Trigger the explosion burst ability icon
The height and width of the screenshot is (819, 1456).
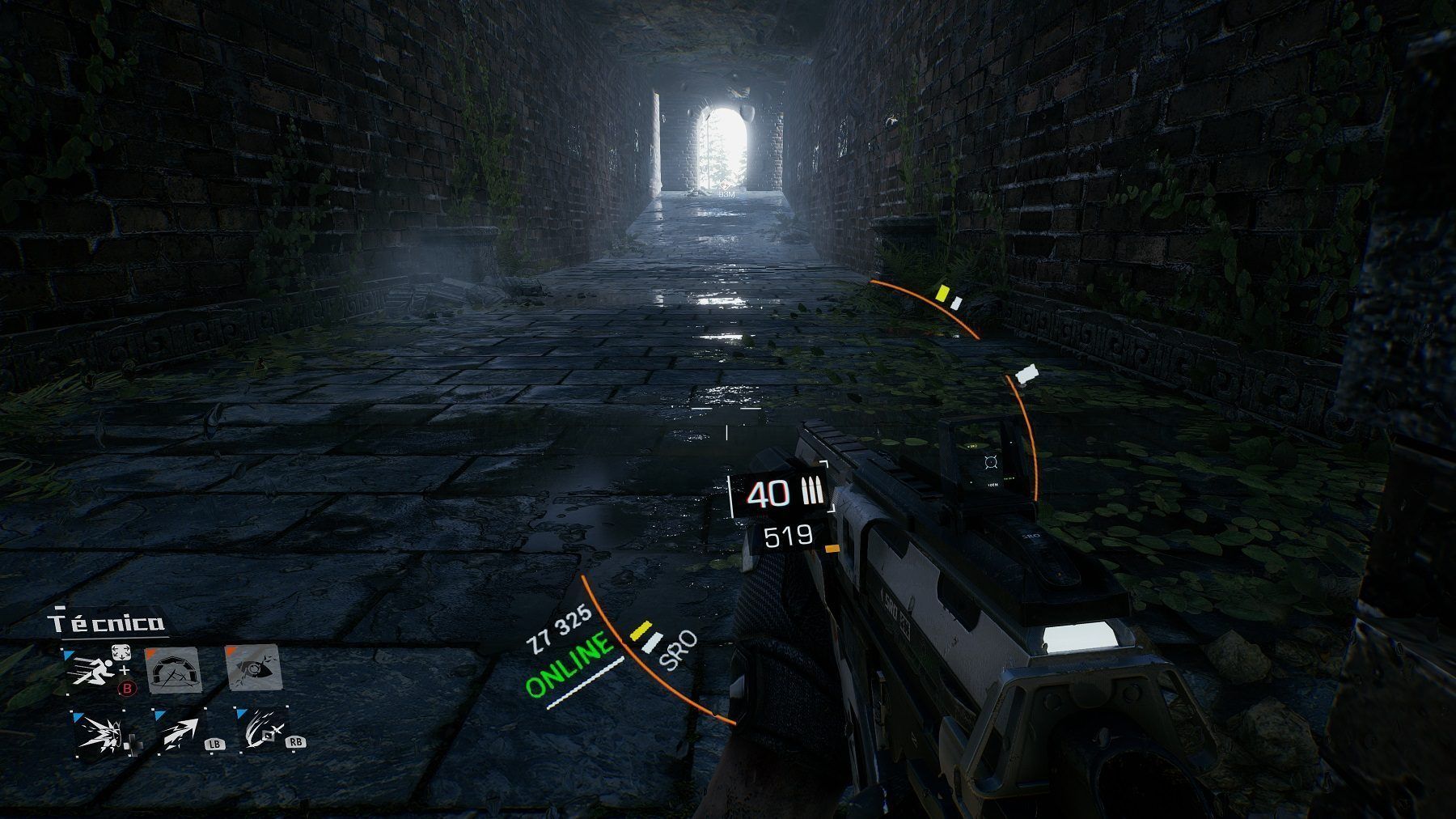point(99,732)
